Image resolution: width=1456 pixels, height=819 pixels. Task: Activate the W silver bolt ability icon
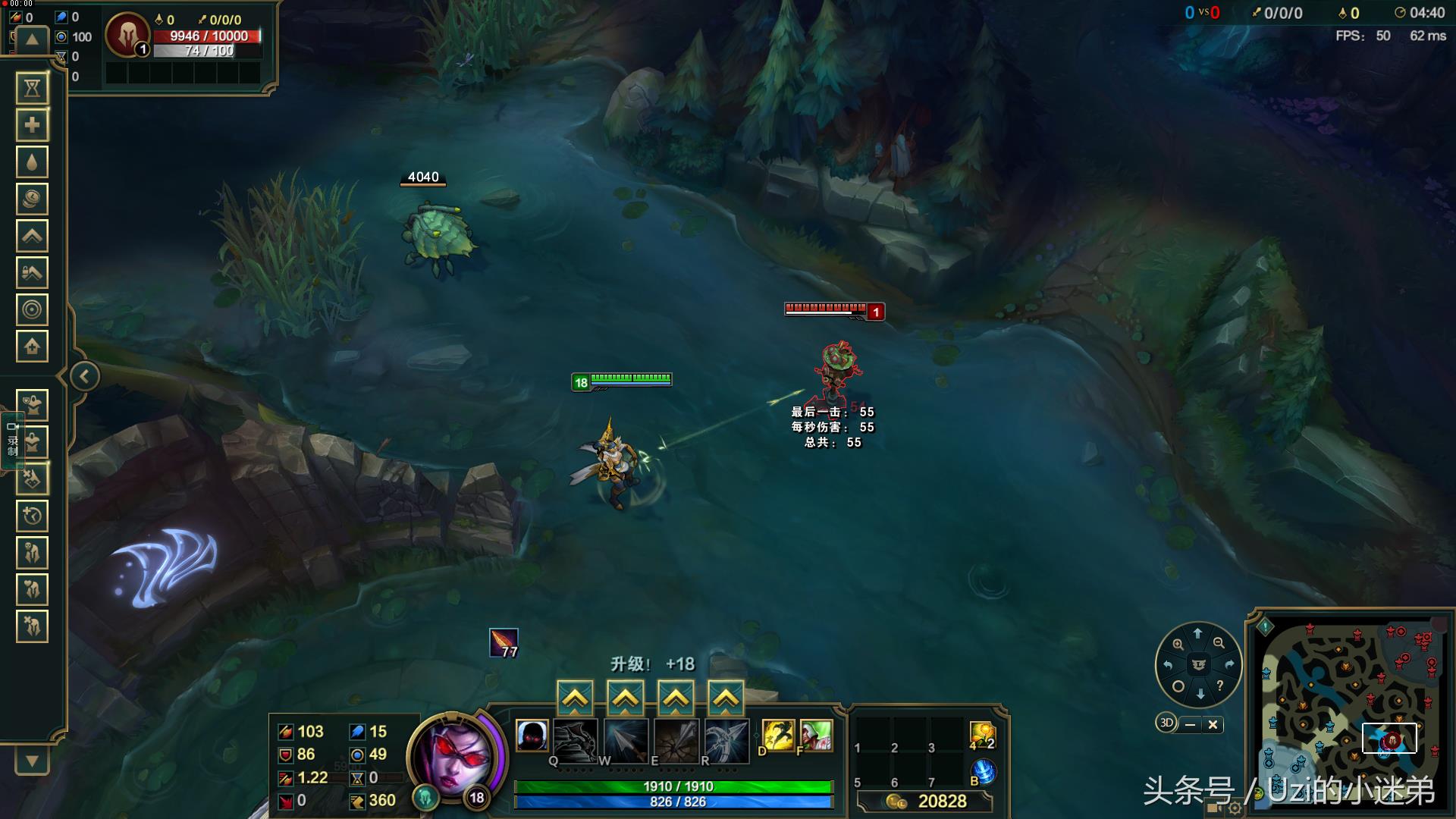[625, 739]
